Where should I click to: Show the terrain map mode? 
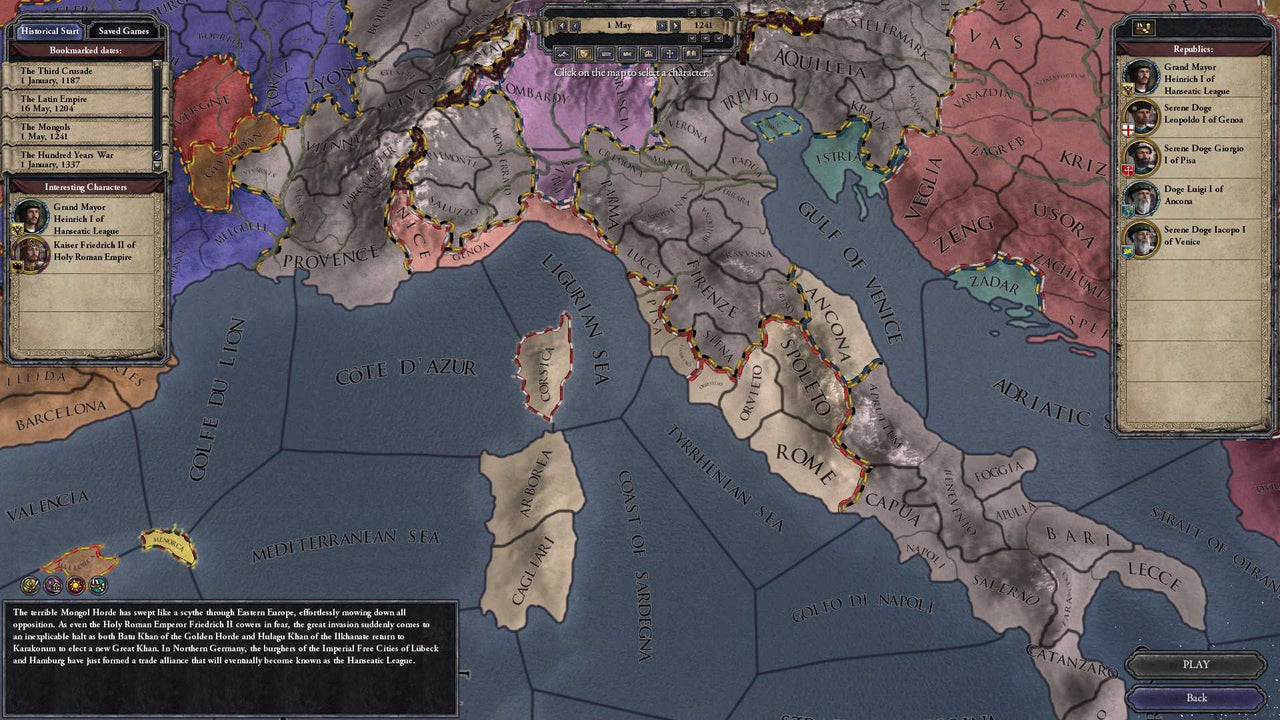coord(562,53)
